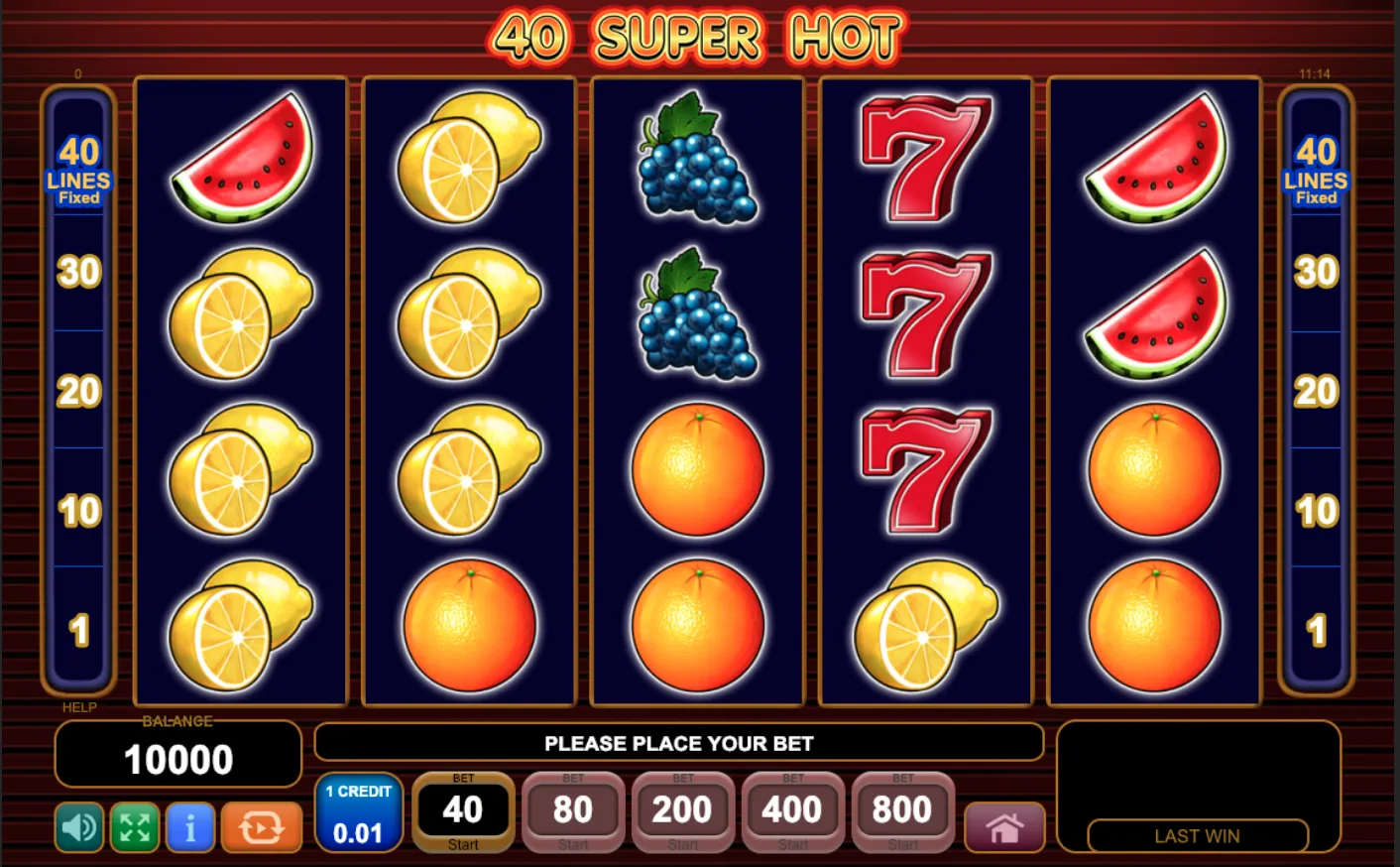Open the paytable via the info icon
The height and width of the screenshot is (867, 1400).
pos(190,826)
